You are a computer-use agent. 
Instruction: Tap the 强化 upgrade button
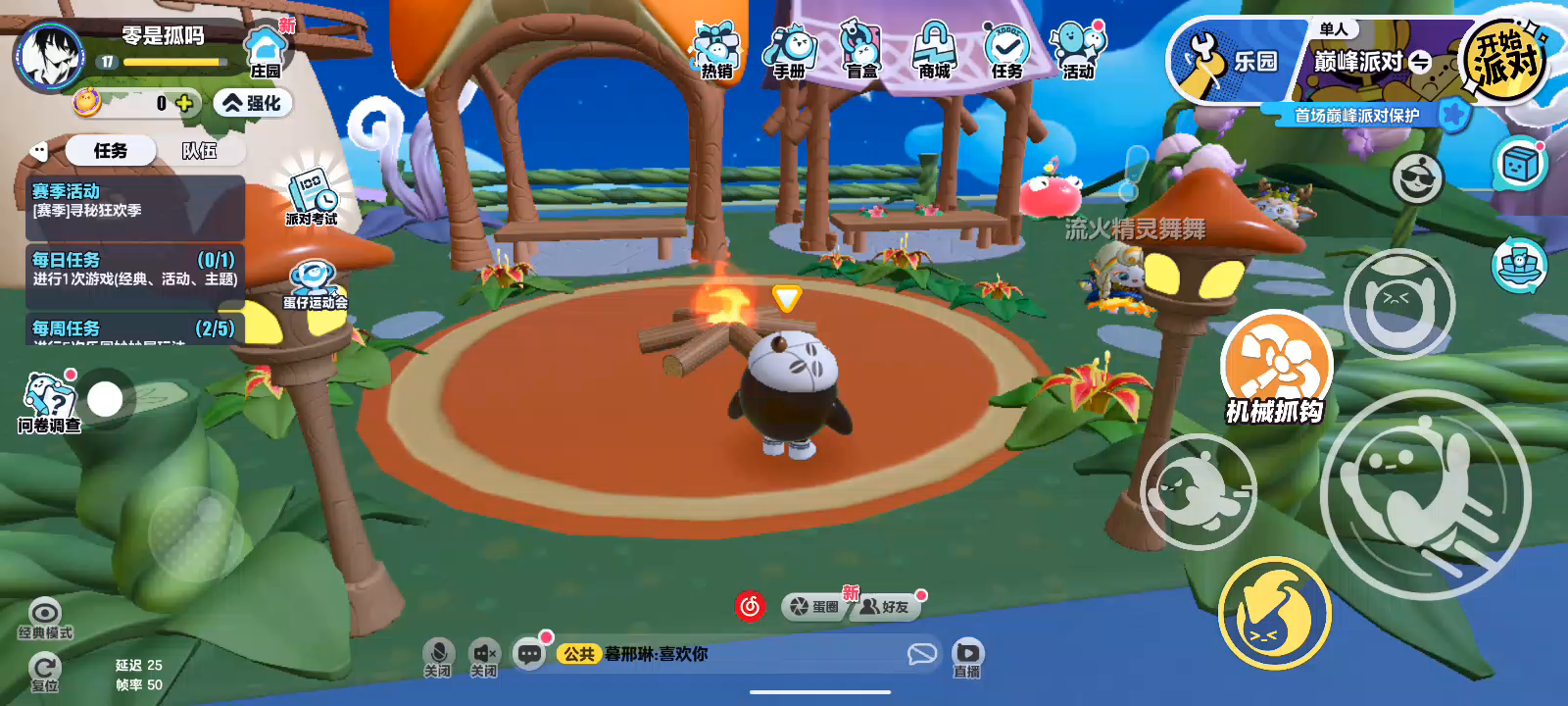coord(253,103)
